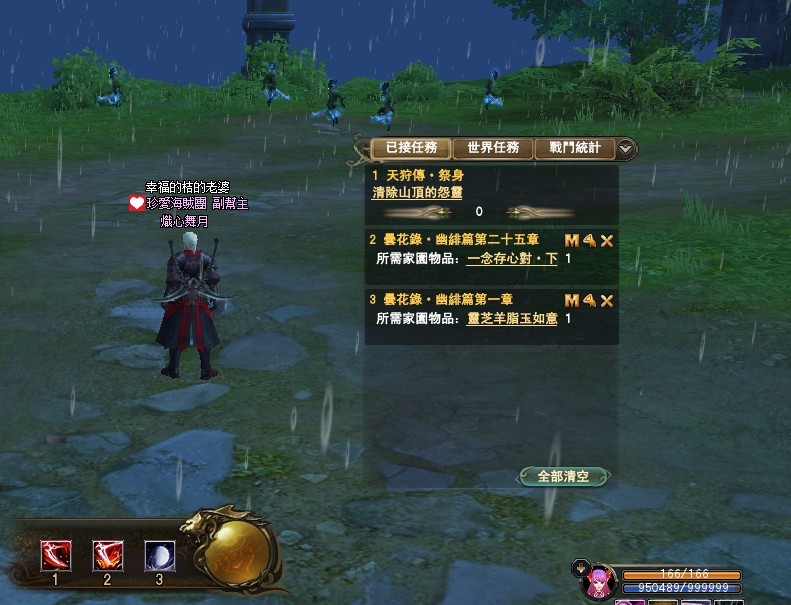
Task: Click the M icon on quest 第一章
Action: tap(572, 300)
